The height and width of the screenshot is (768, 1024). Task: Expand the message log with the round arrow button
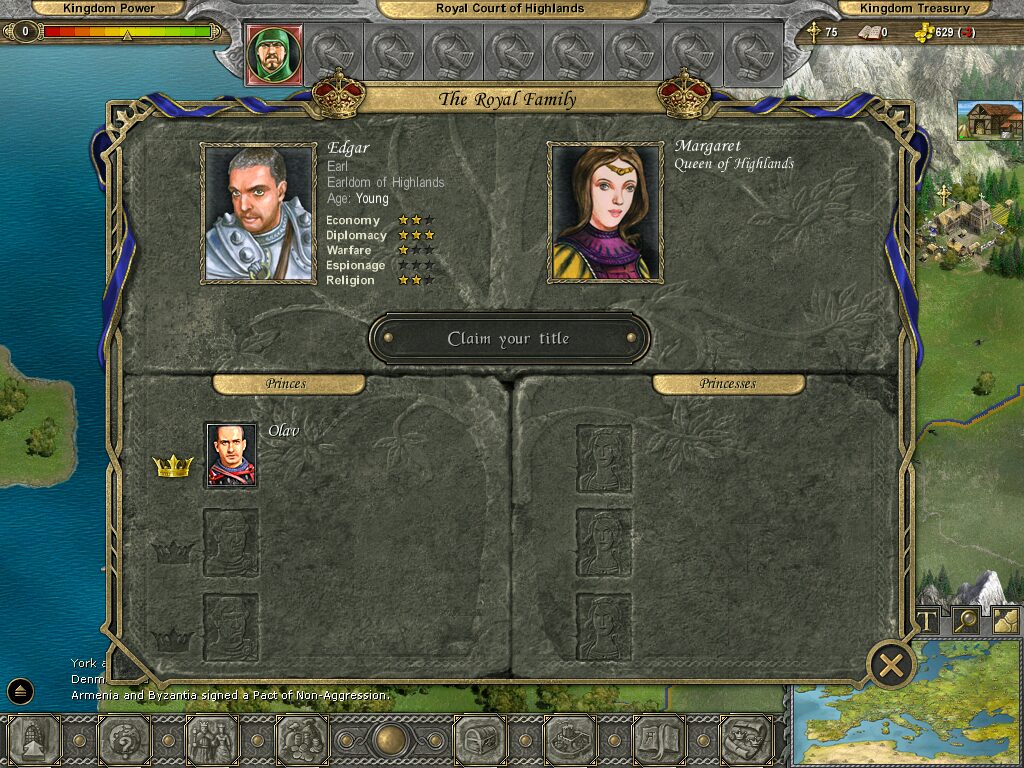point(21,691)
